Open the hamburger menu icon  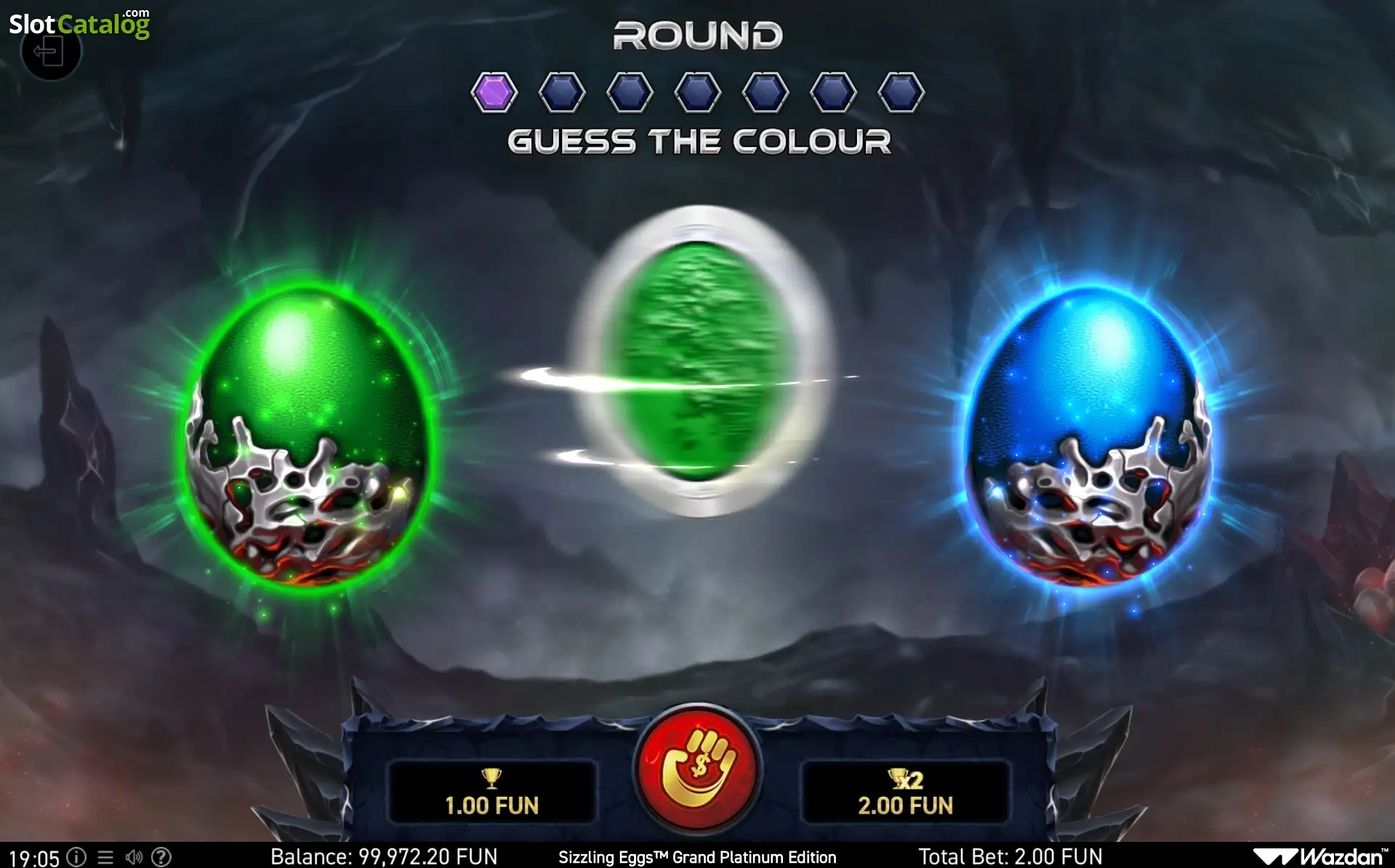pos(105,857)
